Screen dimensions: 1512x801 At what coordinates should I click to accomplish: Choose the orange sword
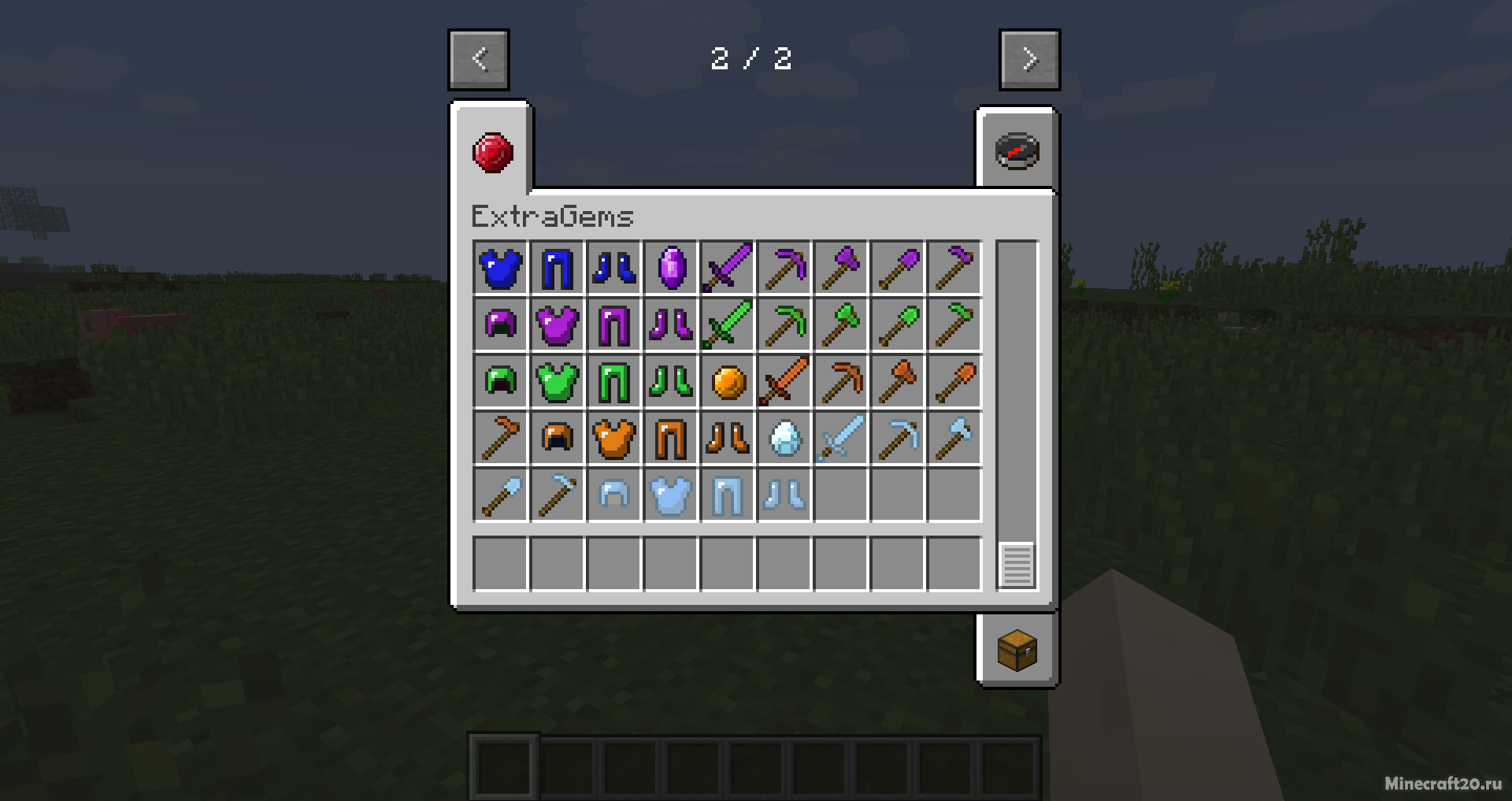pos(784,382)
